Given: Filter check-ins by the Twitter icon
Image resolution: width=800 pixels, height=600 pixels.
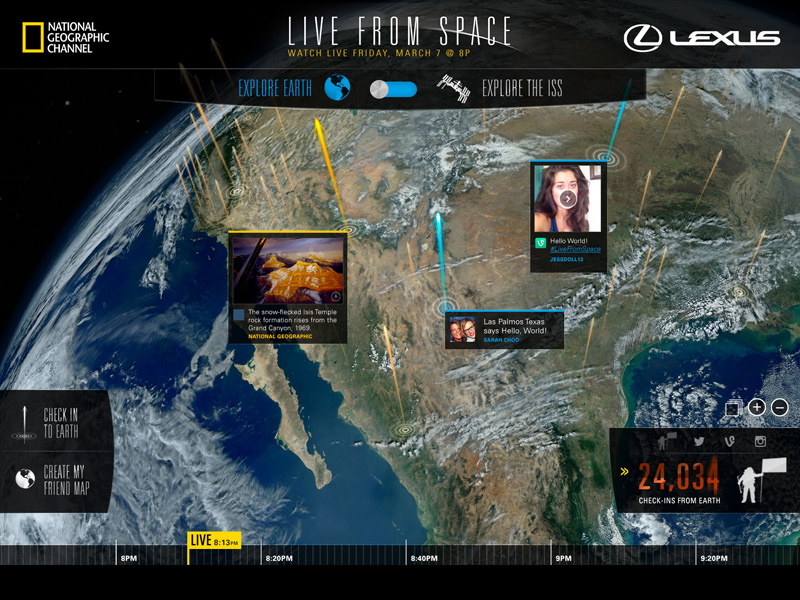Looking at the screenshot, I should click(700, 442).
